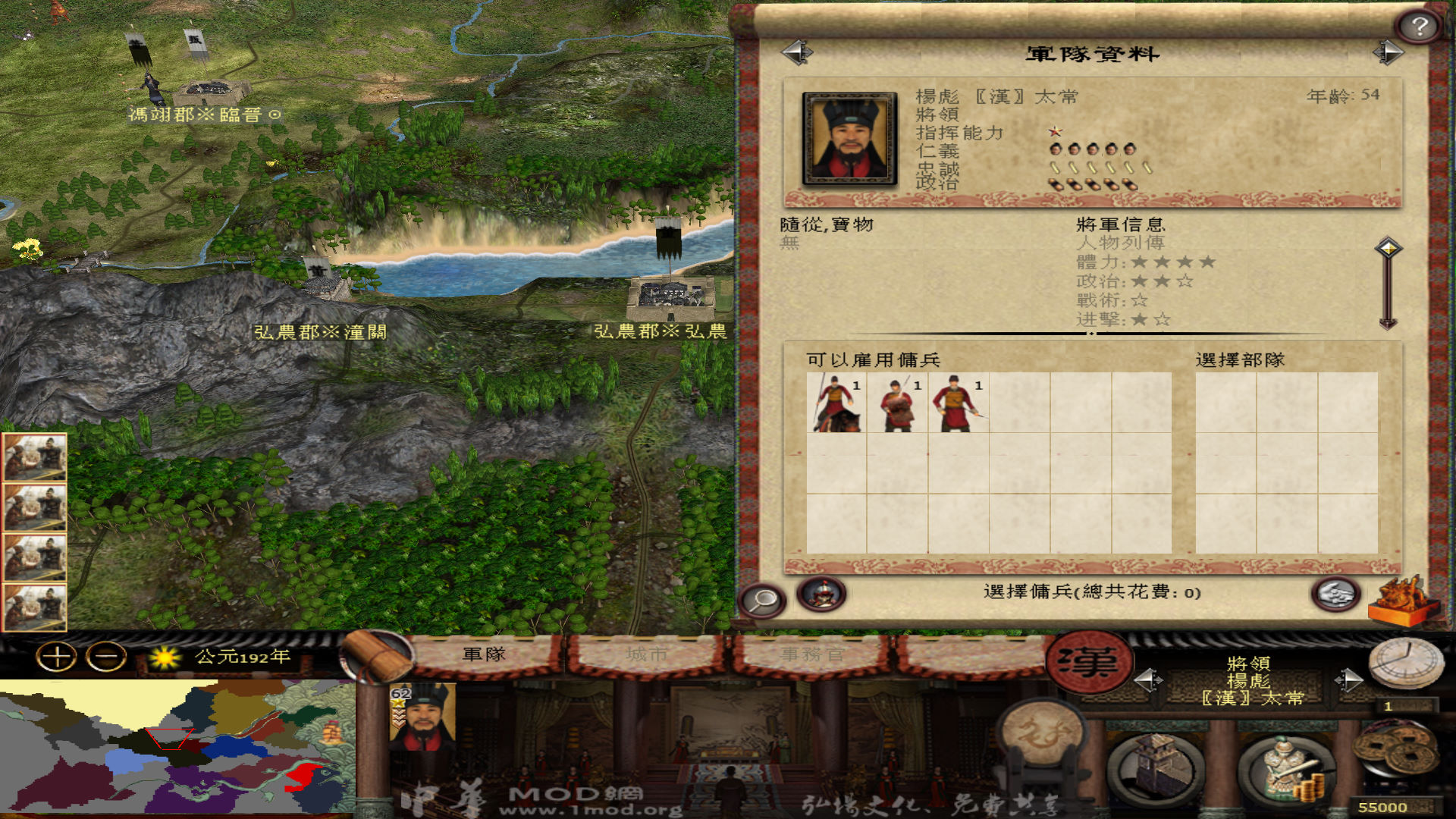Switch to the 事務官 agents tab
This screenshot has height=819, width=1456.
point(811,654)
